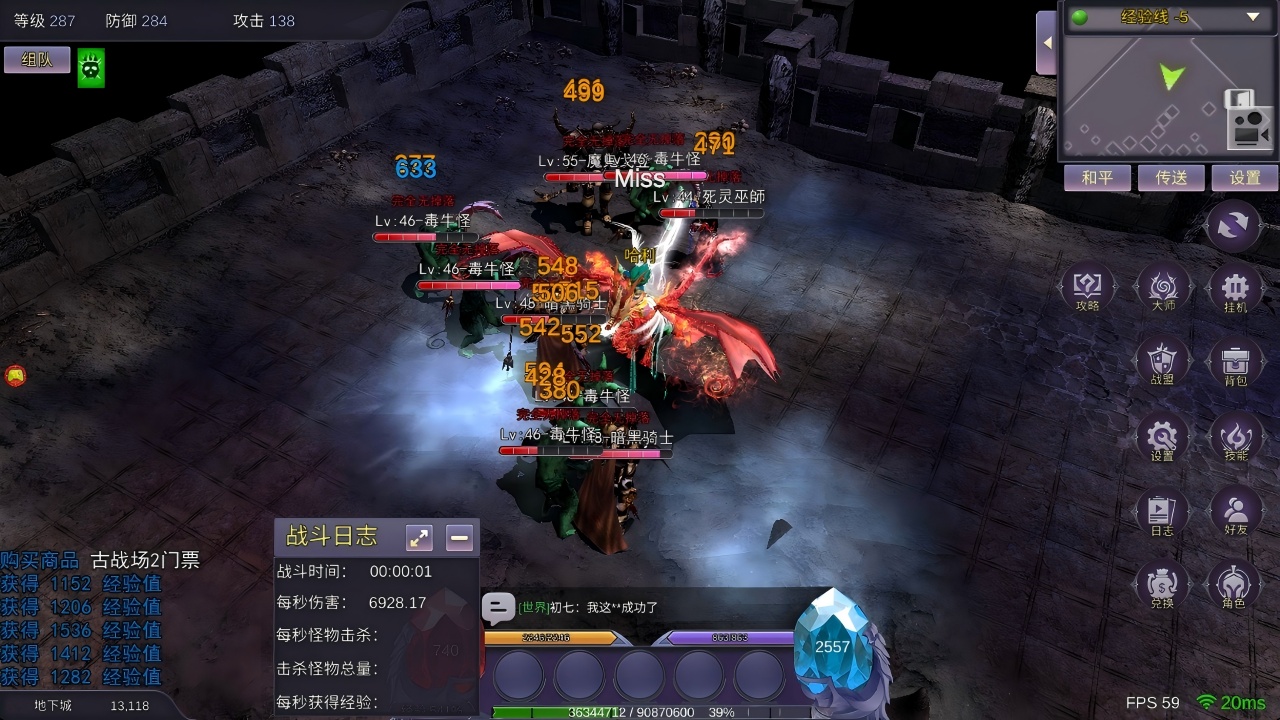1280x720 pixels.
Task: Open the 组队 team panel
Action: pyautogui.click(x=37, y=60)
